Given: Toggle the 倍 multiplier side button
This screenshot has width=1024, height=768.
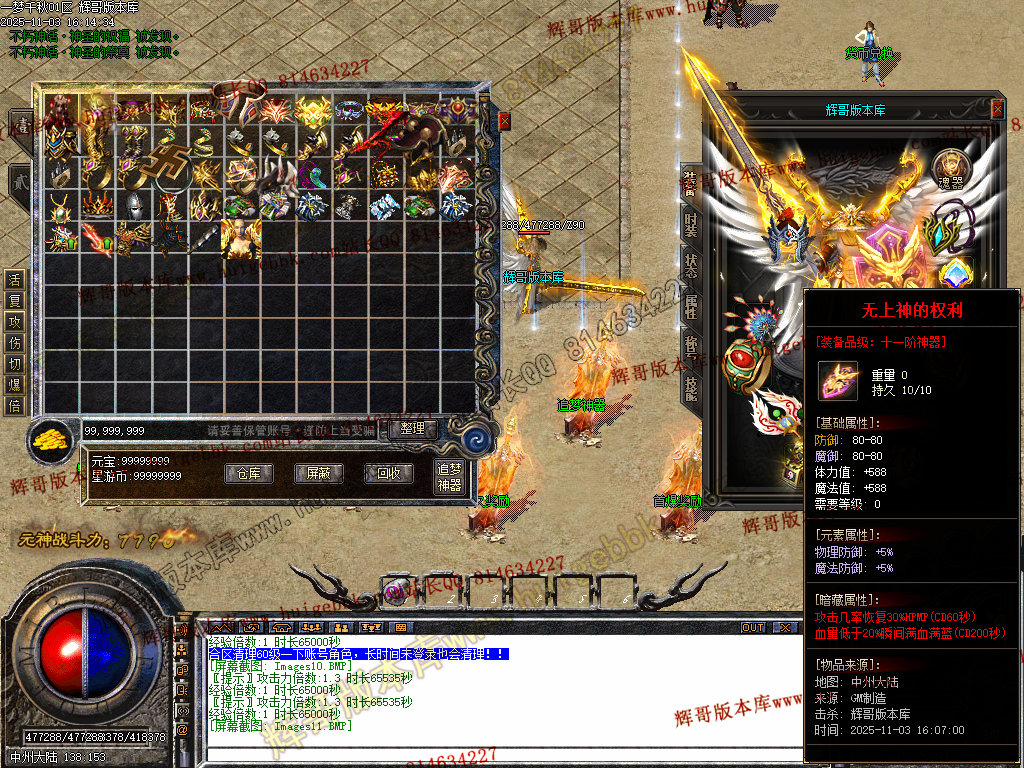Looking at the screenshot, I should pos(15,405).
